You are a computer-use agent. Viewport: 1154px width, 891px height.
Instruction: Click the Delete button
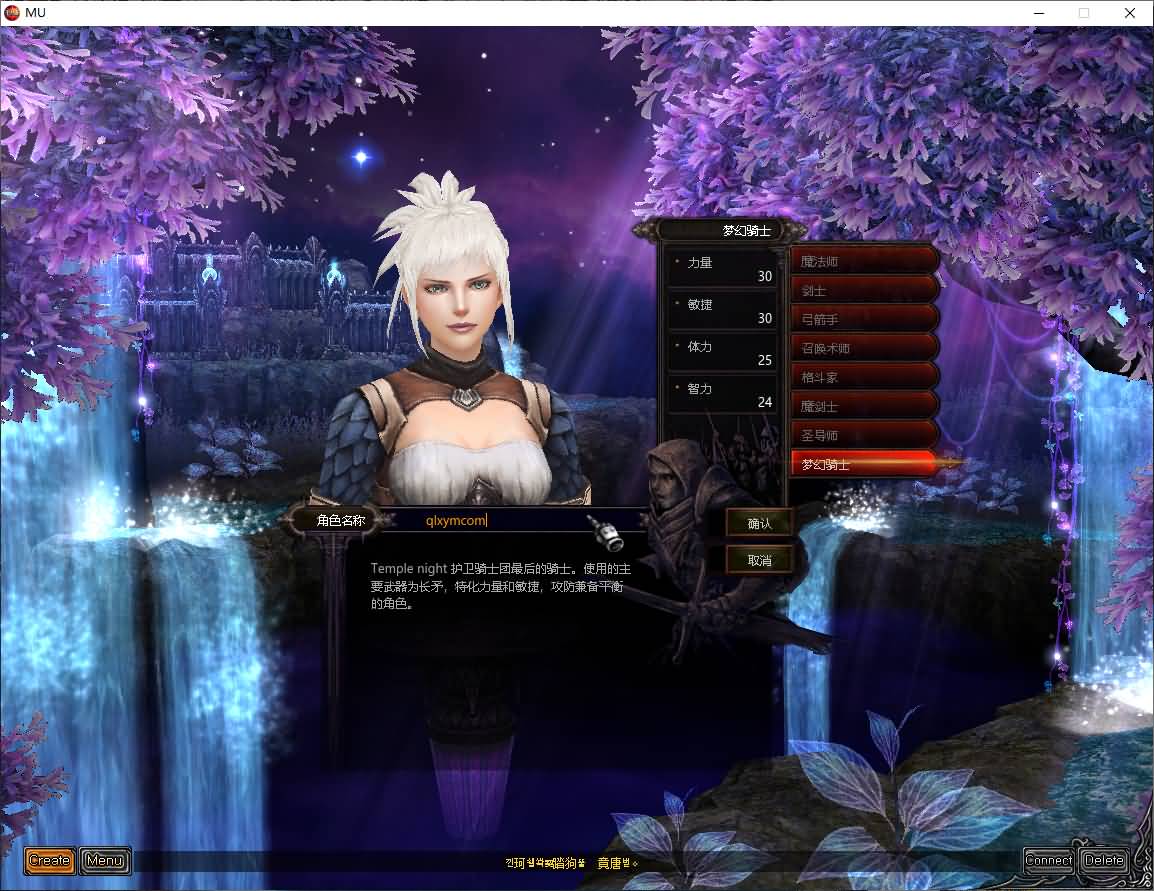1104,860
